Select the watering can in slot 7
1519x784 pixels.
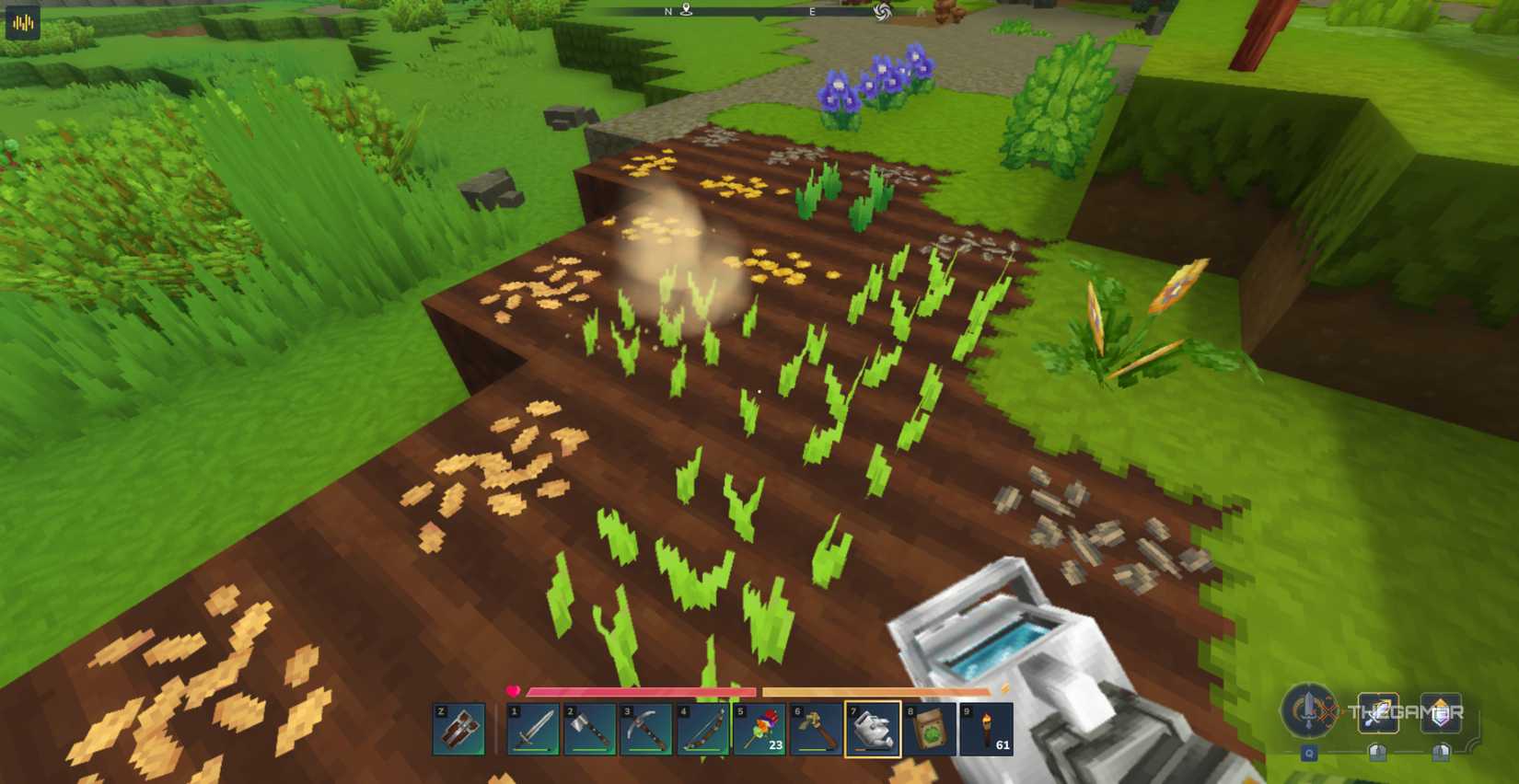[874, 727]
